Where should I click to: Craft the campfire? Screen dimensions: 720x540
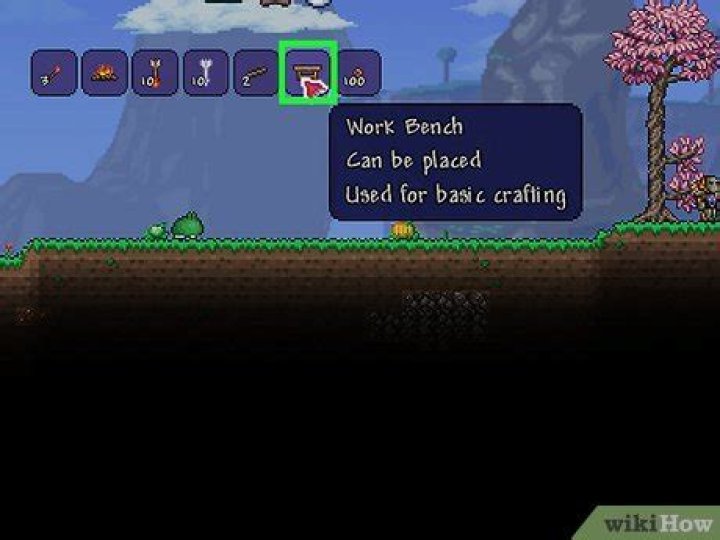[x=104, y=73]
